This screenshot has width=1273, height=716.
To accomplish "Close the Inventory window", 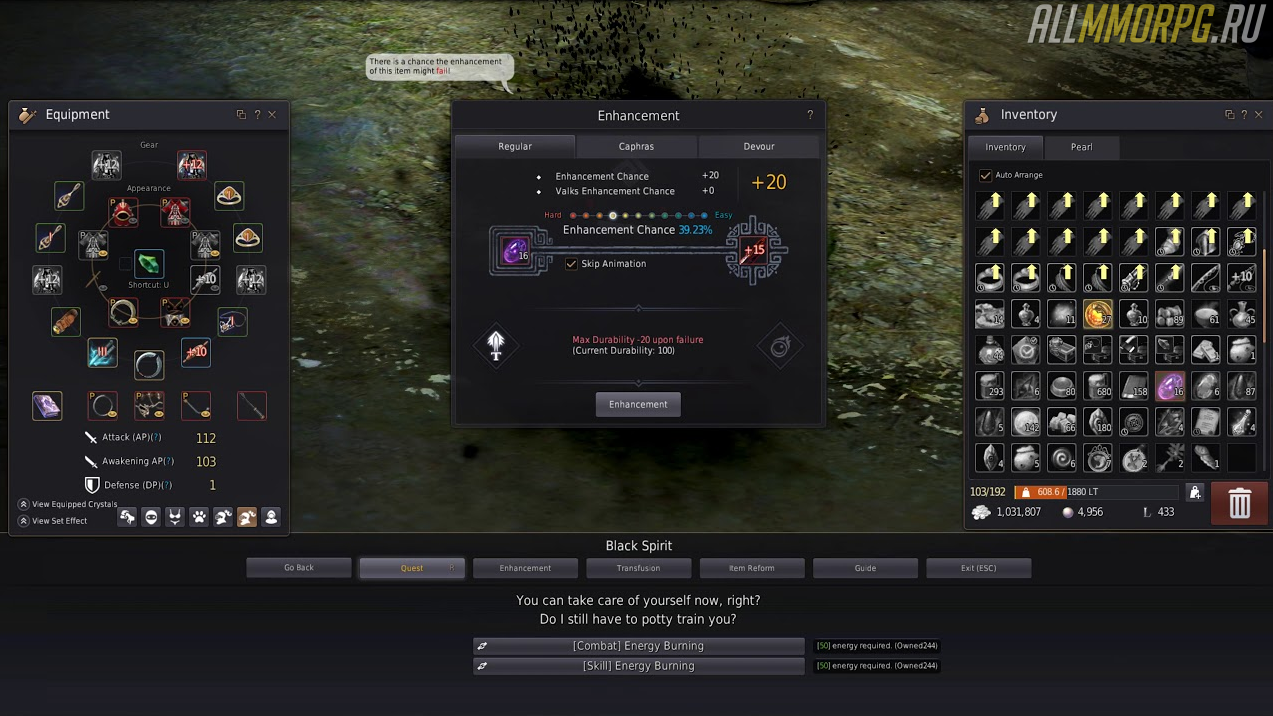I will tap(1259, 115).
